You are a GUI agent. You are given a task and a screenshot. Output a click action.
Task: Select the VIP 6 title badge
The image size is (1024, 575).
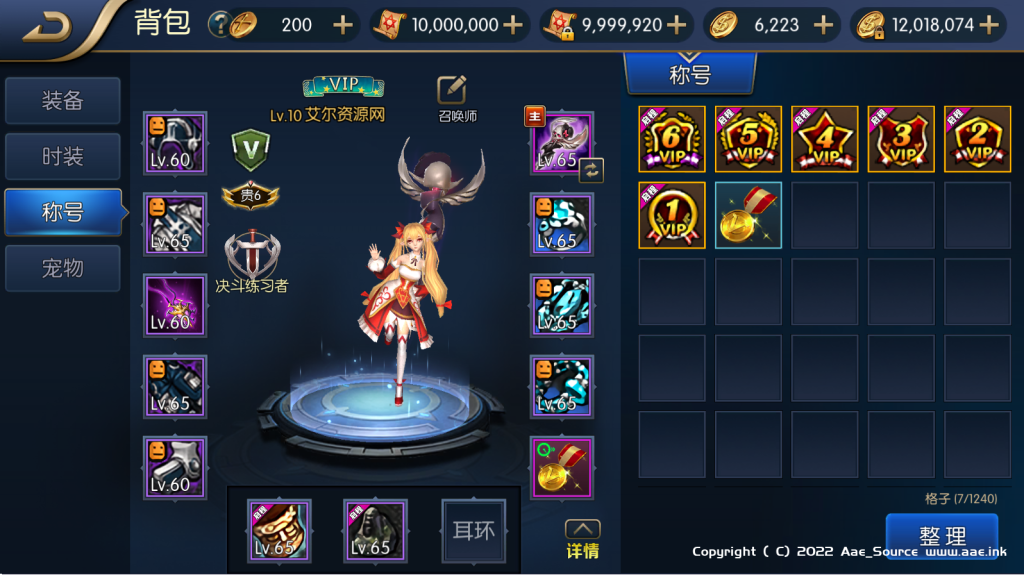pos(672,139)
